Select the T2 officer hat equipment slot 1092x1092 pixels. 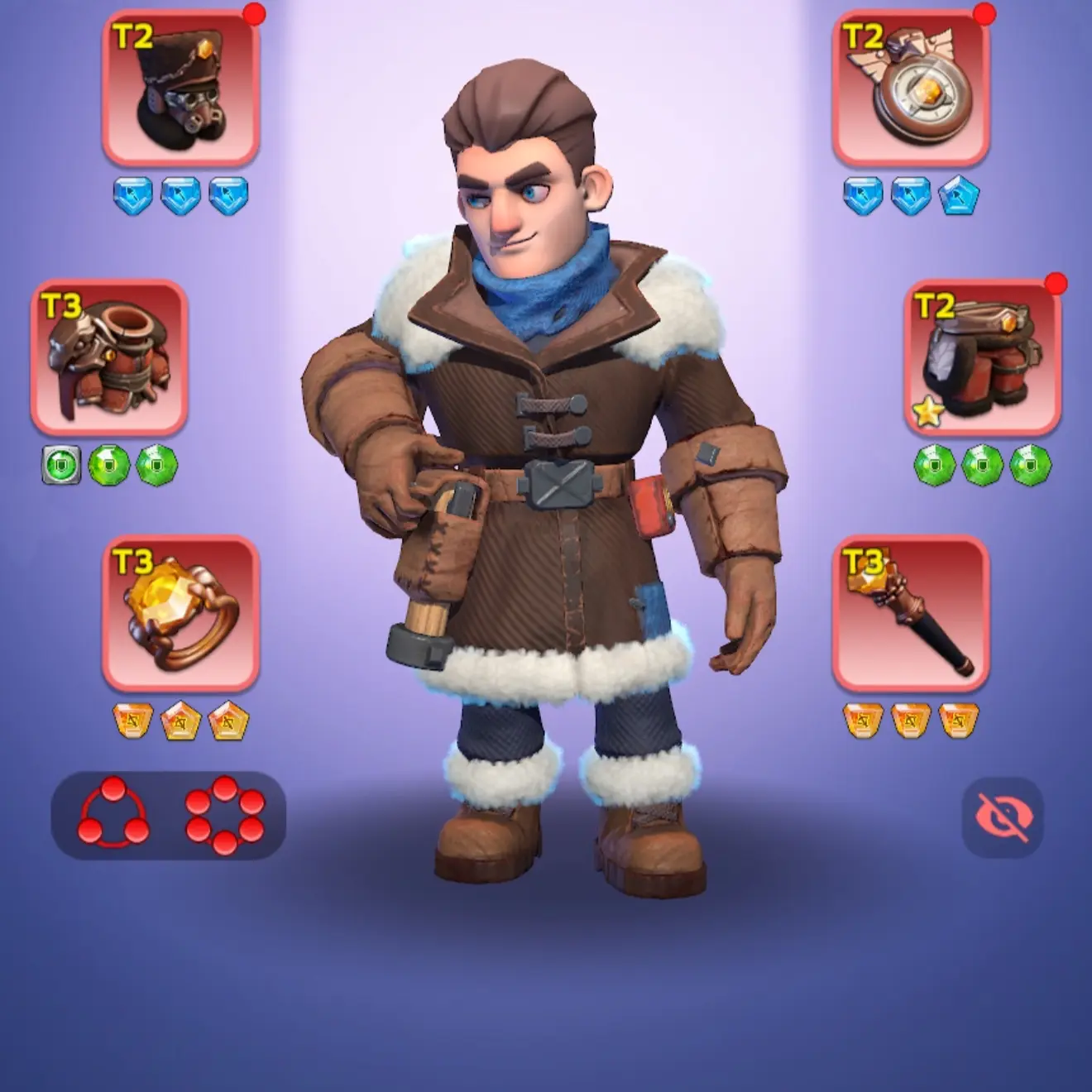coord(181,87)
